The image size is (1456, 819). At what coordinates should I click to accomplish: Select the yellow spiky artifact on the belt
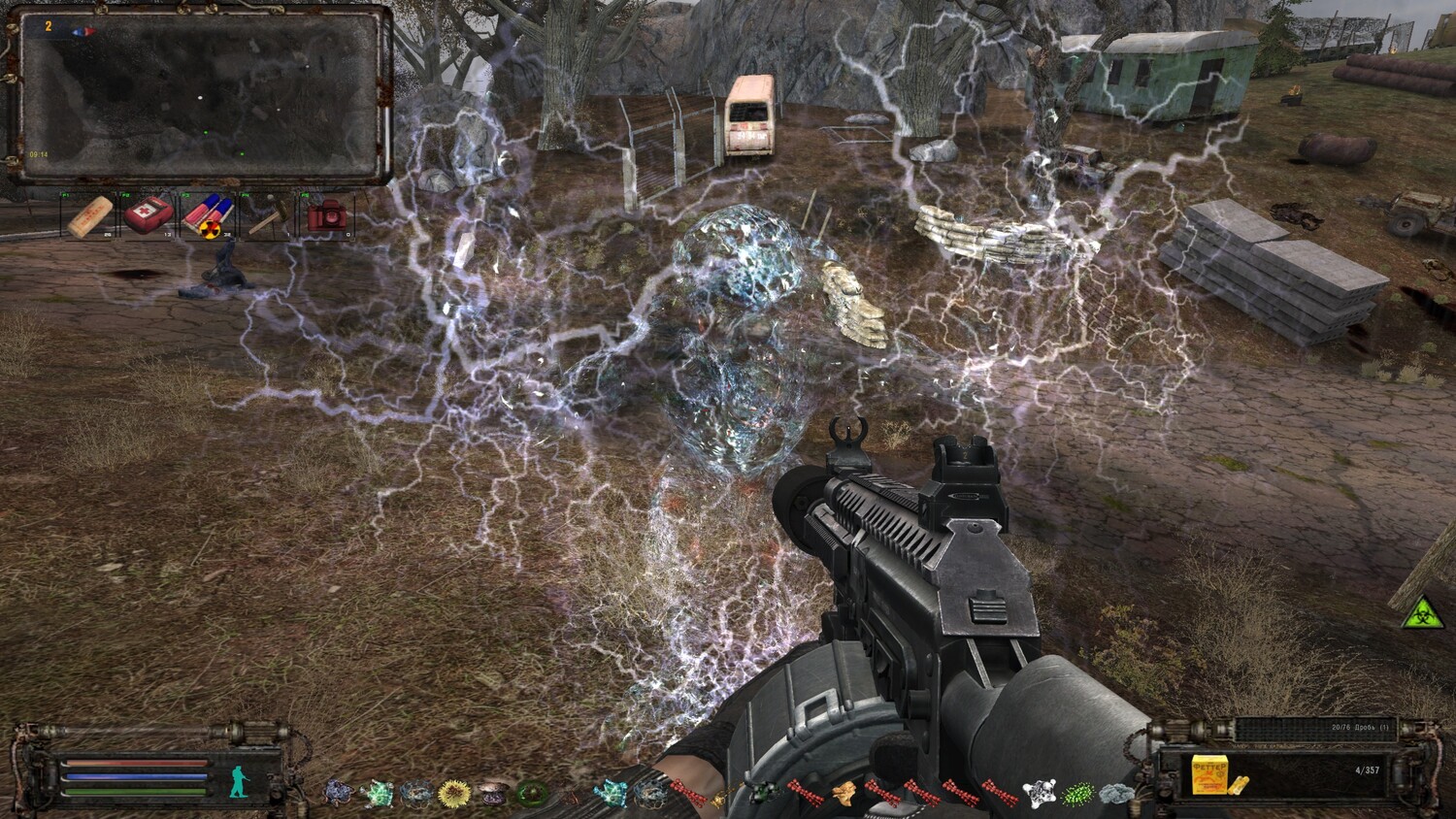(453, 794)
